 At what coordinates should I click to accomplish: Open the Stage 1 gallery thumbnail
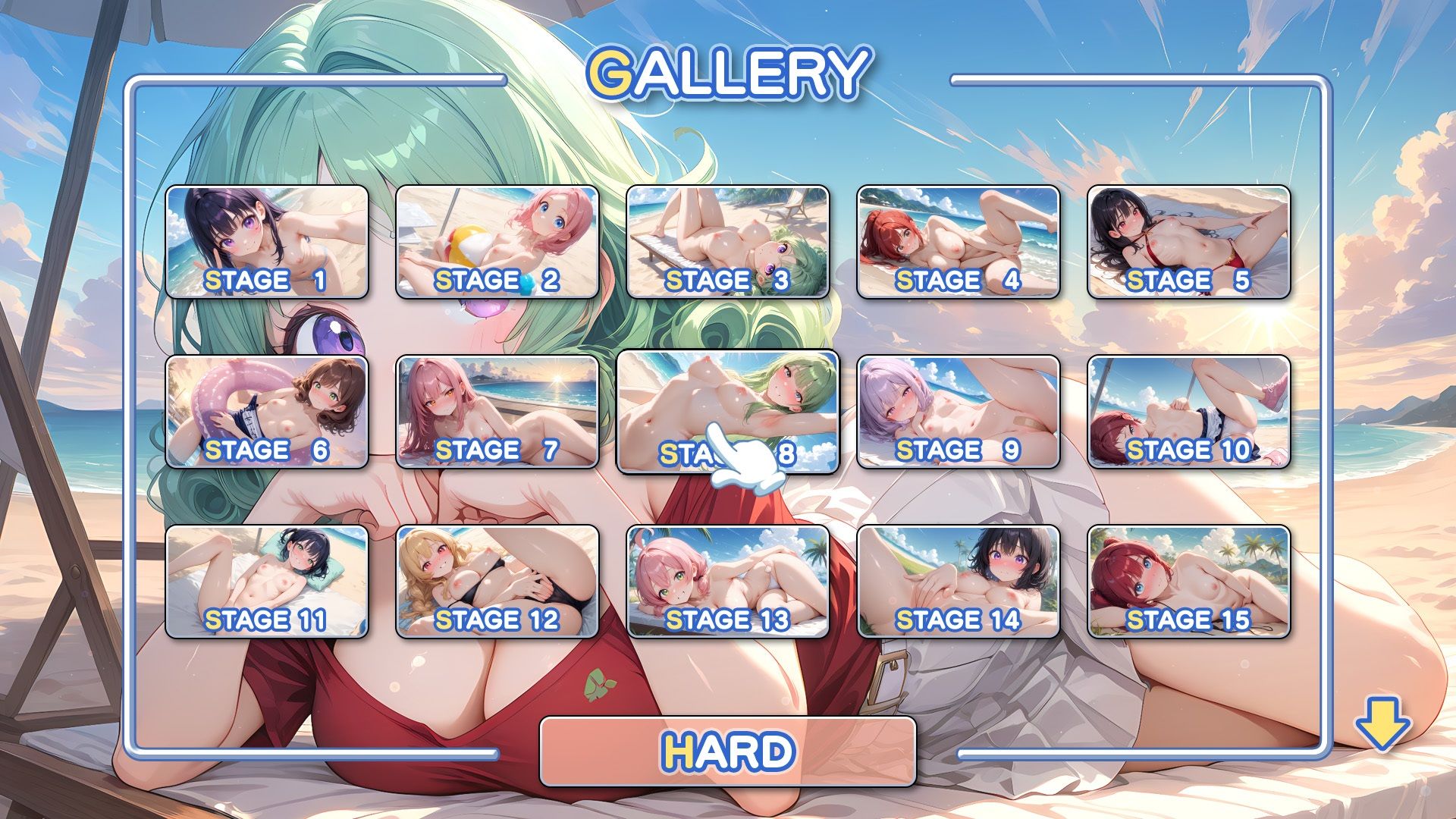click(x=267, y=242)
